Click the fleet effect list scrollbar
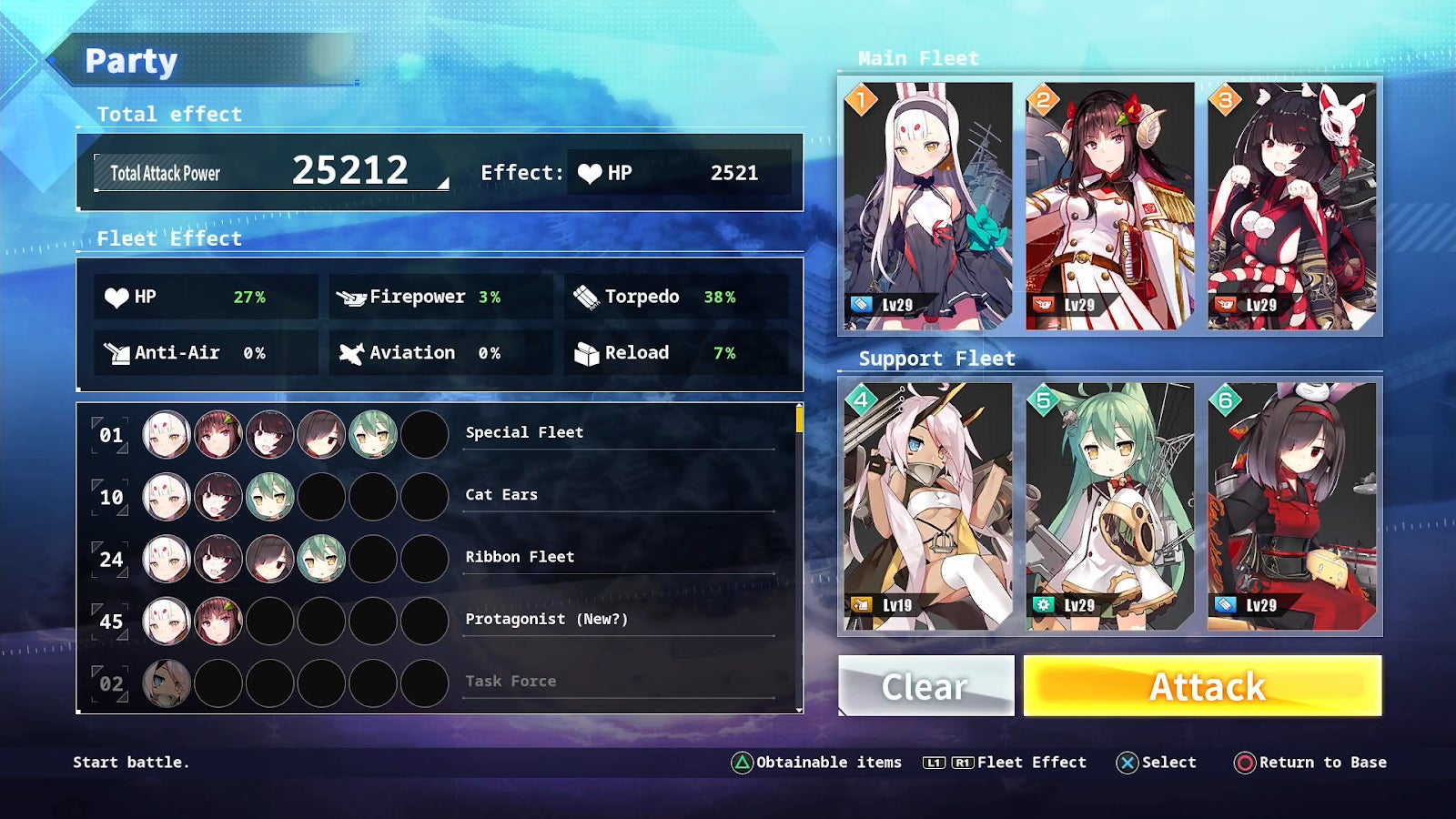 pyautogui.click(x=799, y=420)
